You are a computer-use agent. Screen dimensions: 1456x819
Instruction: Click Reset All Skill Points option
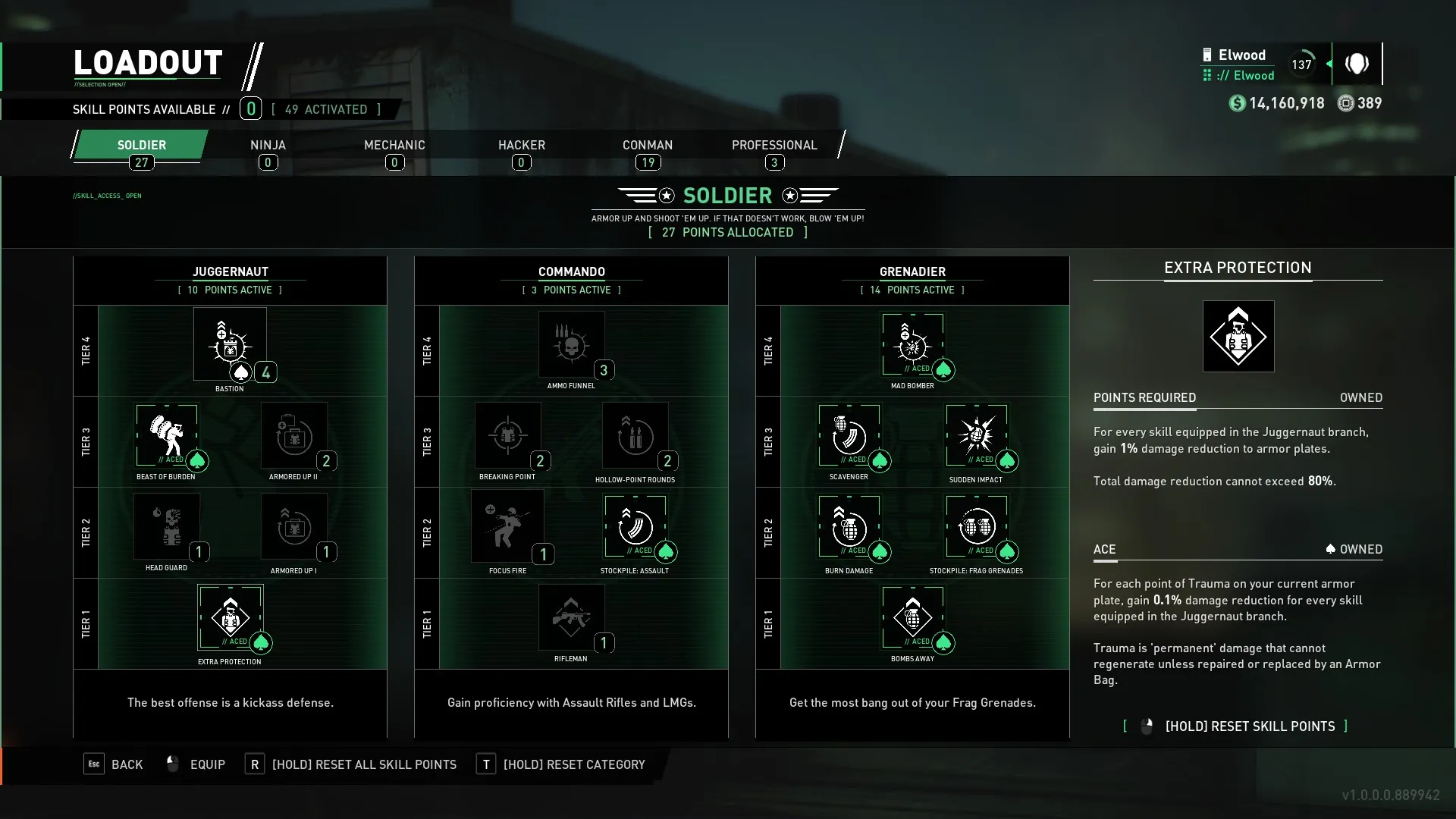(x=353, y=764)
